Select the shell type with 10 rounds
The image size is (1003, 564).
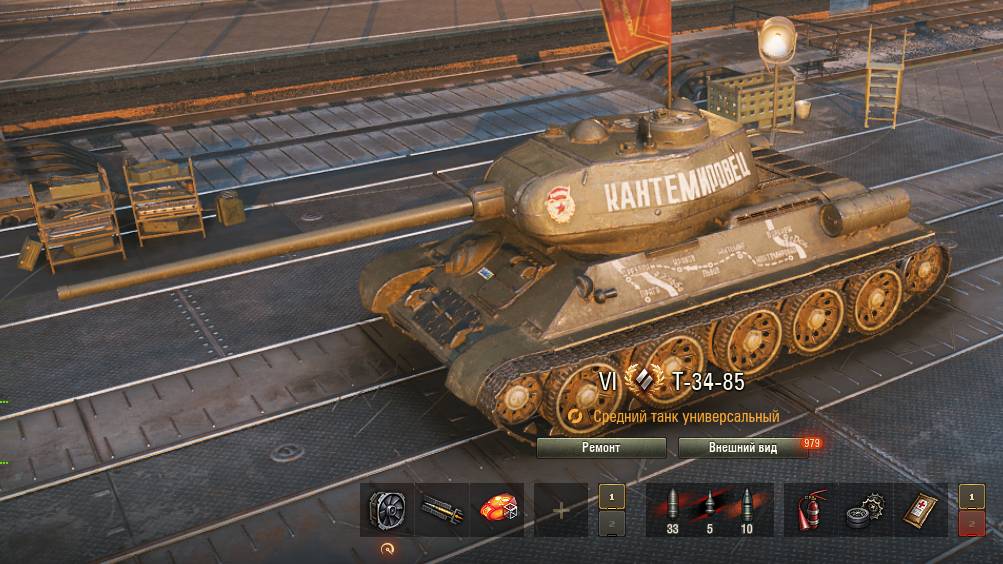(747, 510)
